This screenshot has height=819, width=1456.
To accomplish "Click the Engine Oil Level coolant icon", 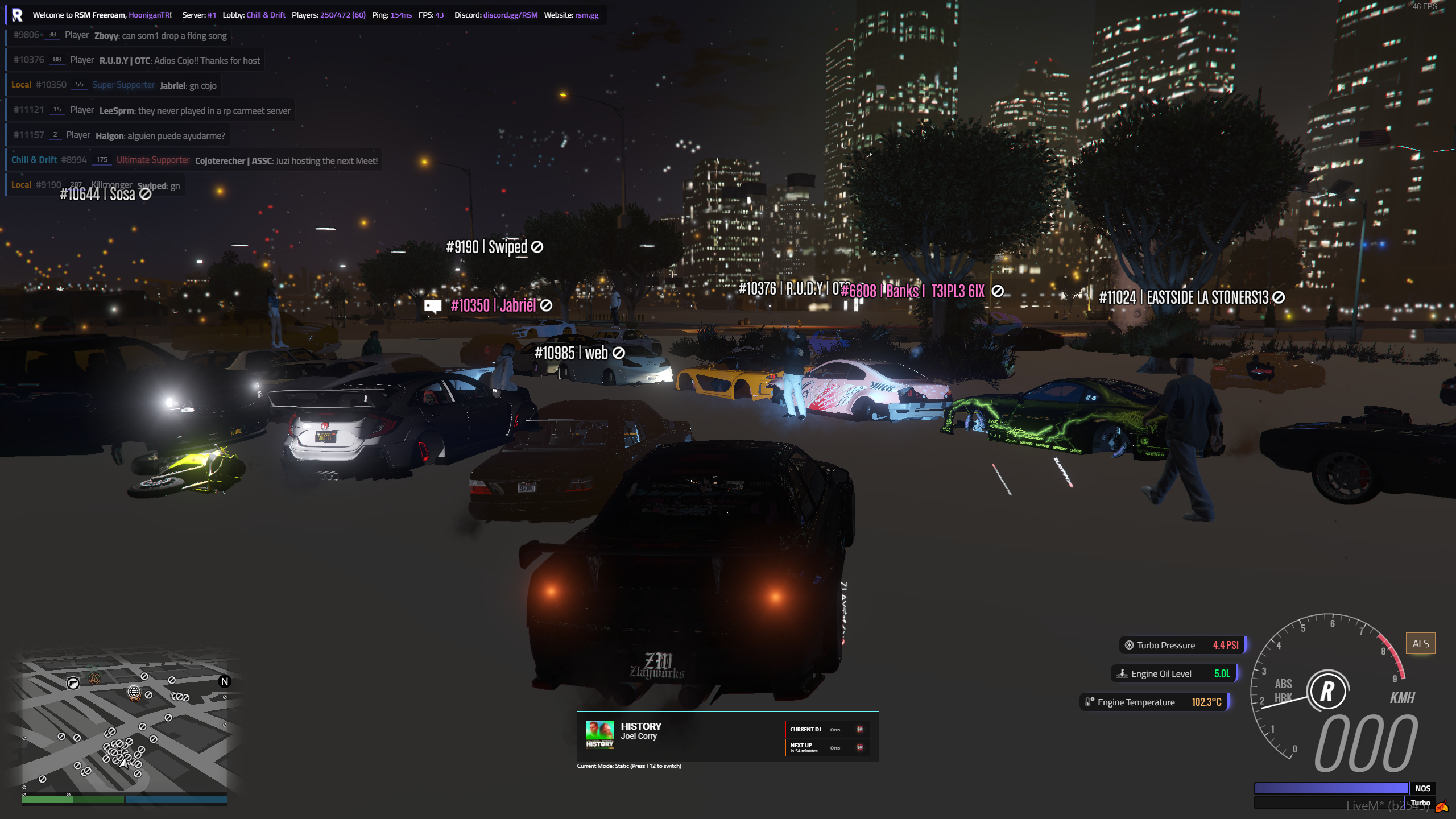I will coord(1122,673).
